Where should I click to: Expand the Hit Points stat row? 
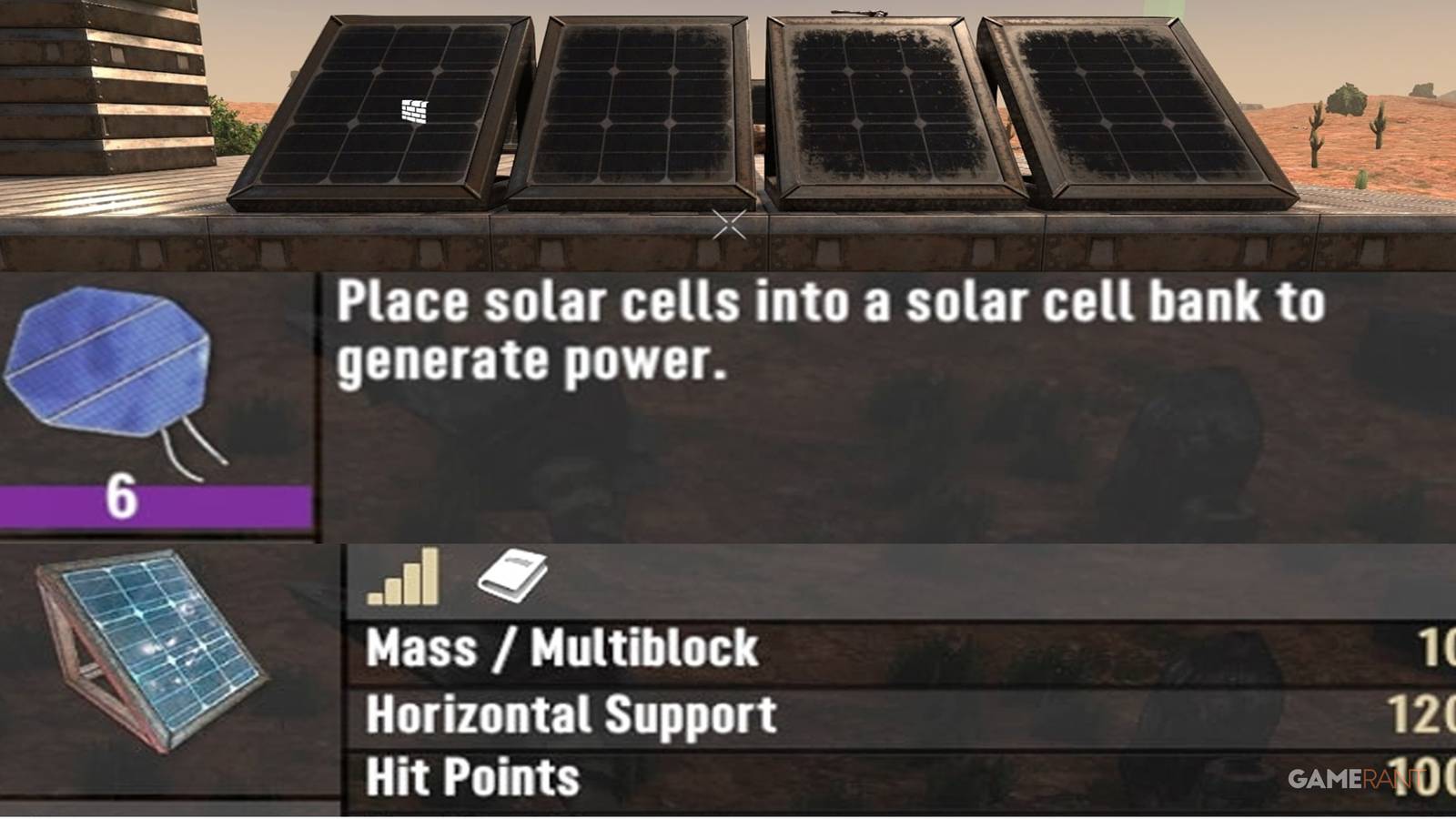pos(471,779)
